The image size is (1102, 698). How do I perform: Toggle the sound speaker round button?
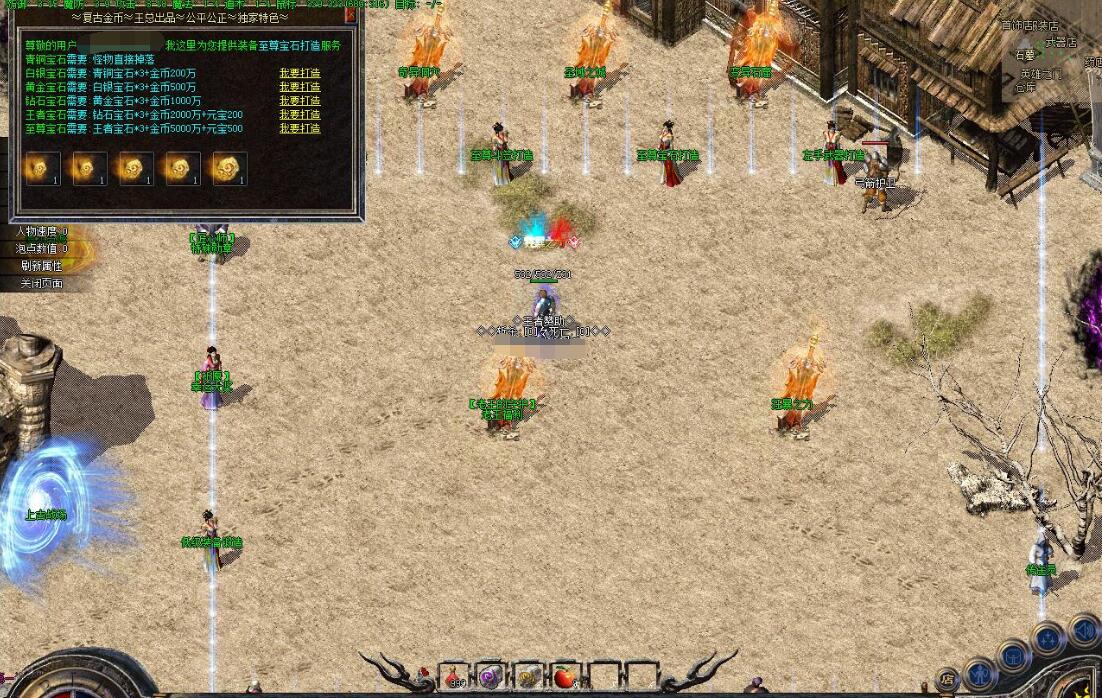pos(1083,630)
